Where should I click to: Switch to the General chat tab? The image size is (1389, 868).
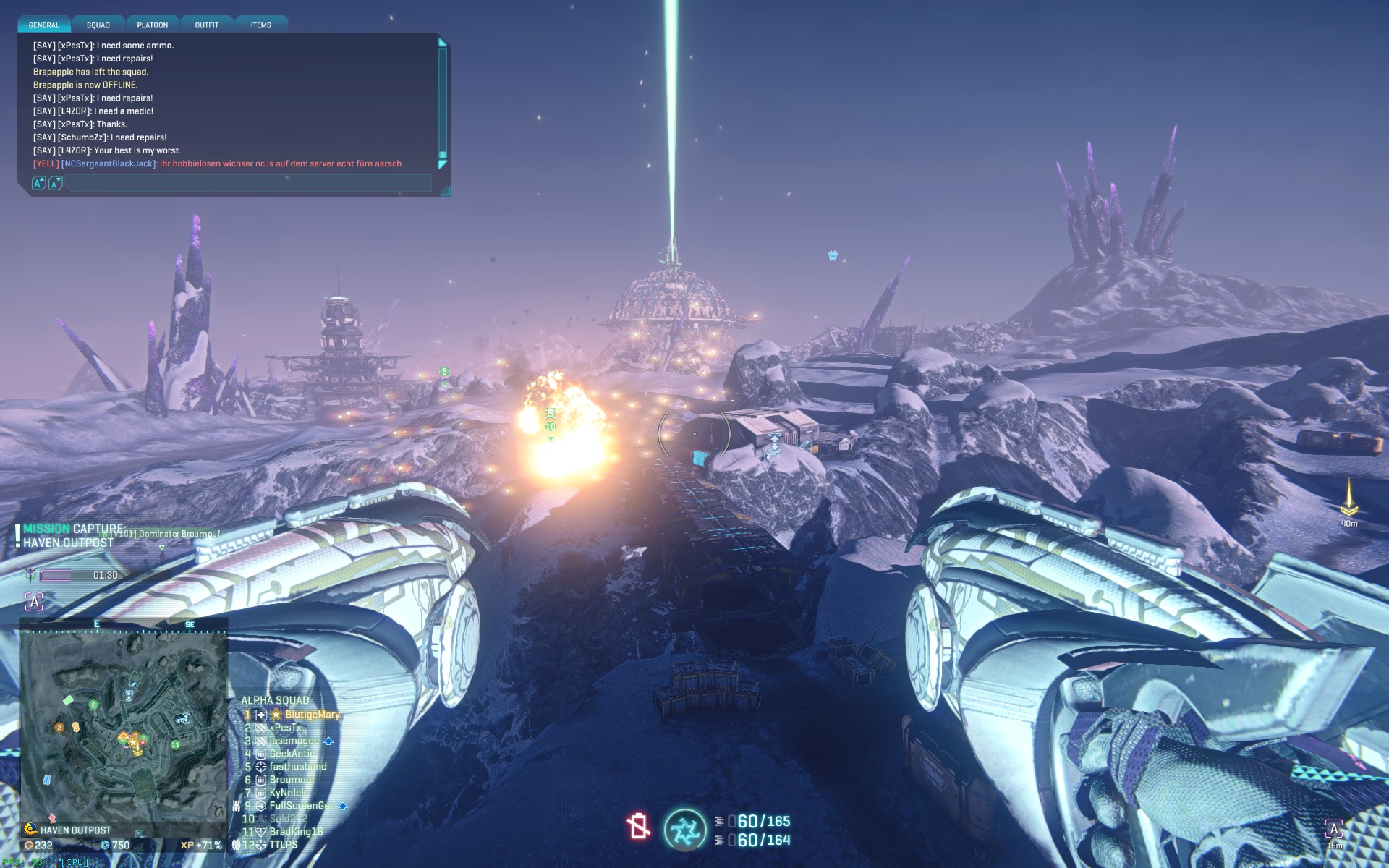click(44, 25)
